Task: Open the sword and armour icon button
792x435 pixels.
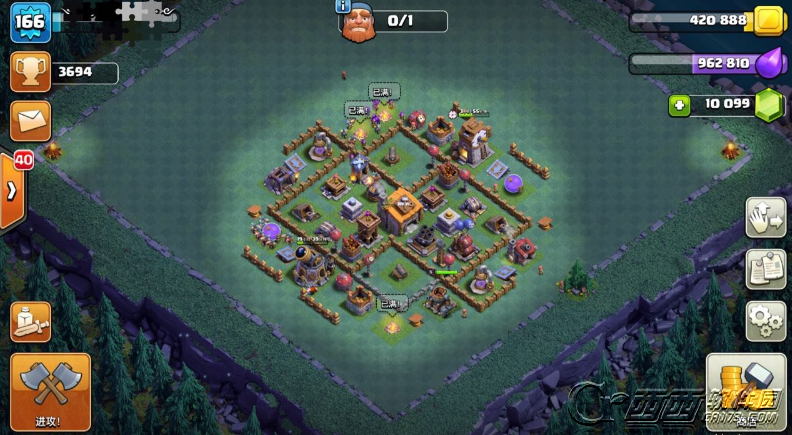Action: pos(30,322)
